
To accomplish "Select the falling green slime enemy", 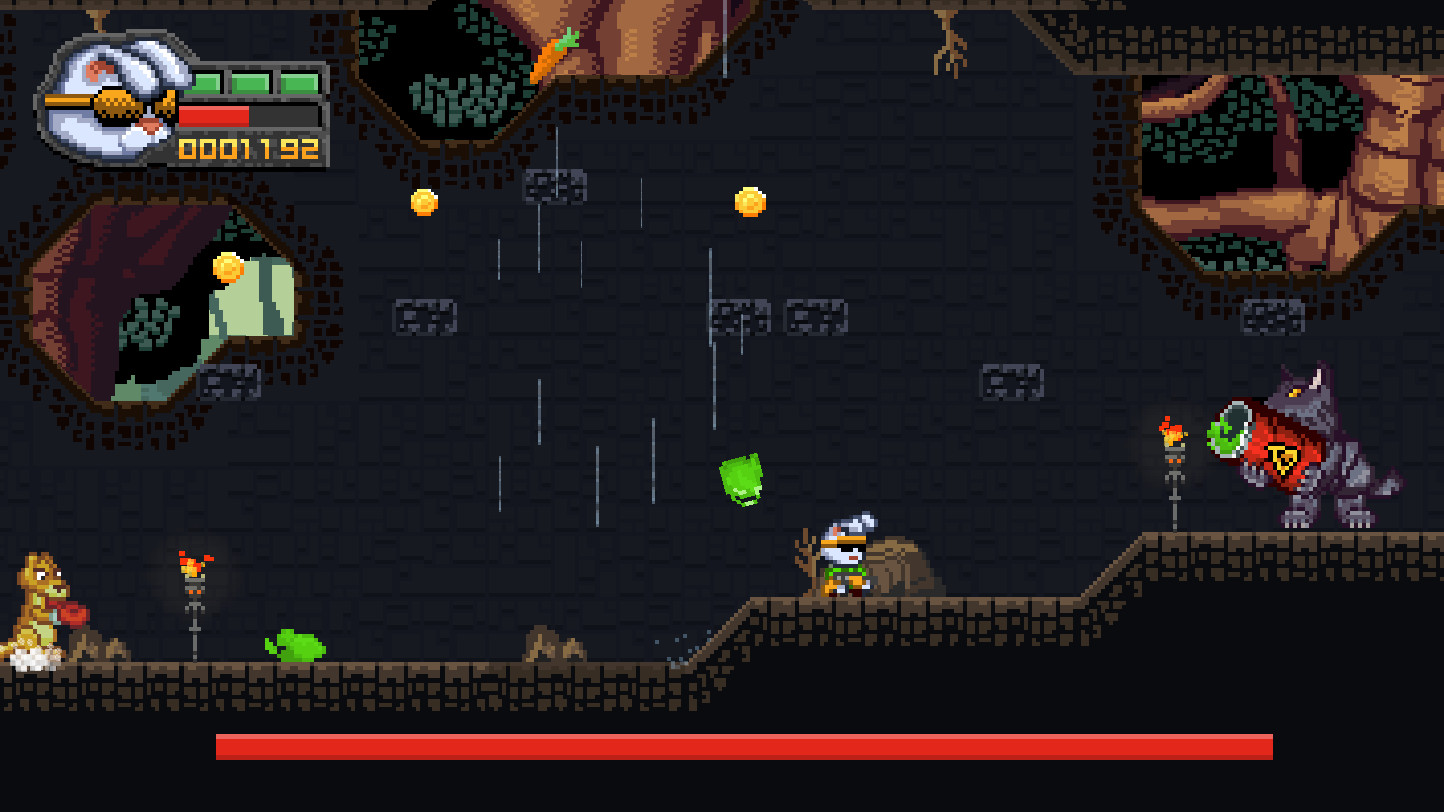I will point(740,480).
